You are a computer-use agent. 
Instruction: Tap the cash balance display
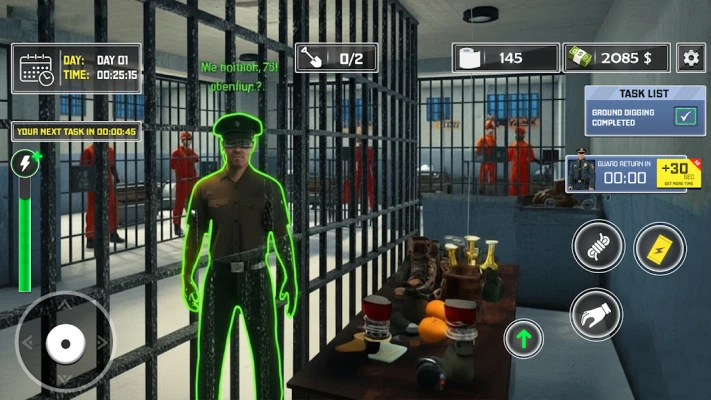616,58
